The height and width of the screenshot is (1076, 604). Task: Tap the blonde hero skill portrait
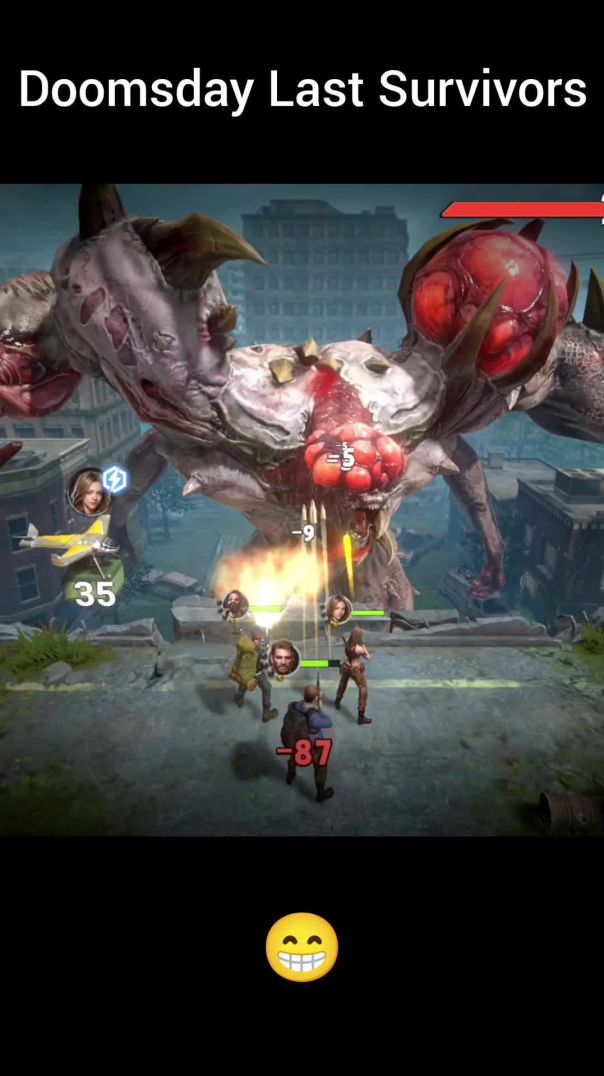[89, 492]
